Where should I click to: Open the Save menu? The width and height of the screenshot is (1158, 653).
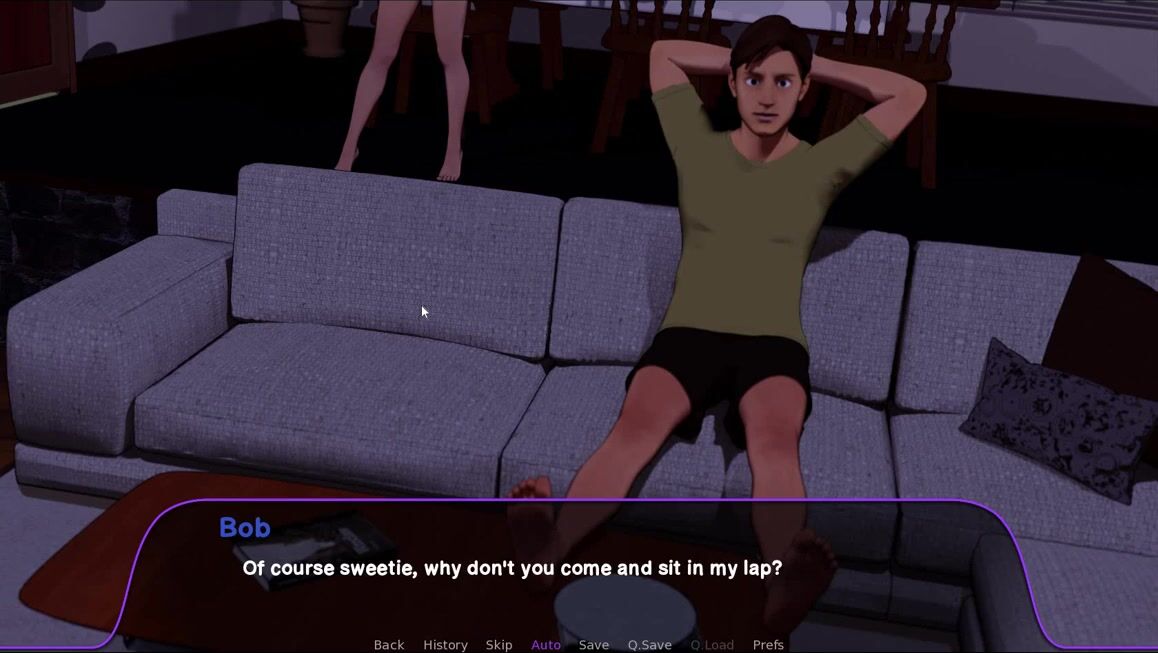(x=594, y=645)
